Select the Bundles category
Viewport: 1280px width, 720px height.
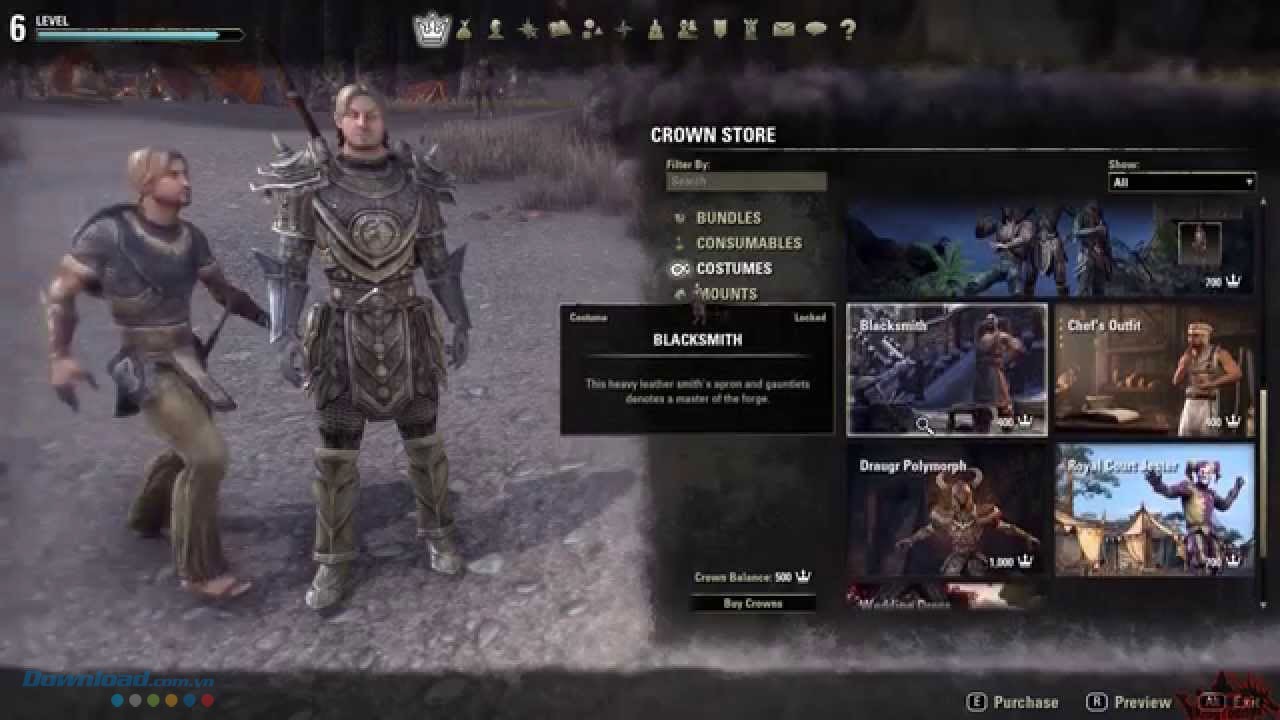(x=728, y=218)
